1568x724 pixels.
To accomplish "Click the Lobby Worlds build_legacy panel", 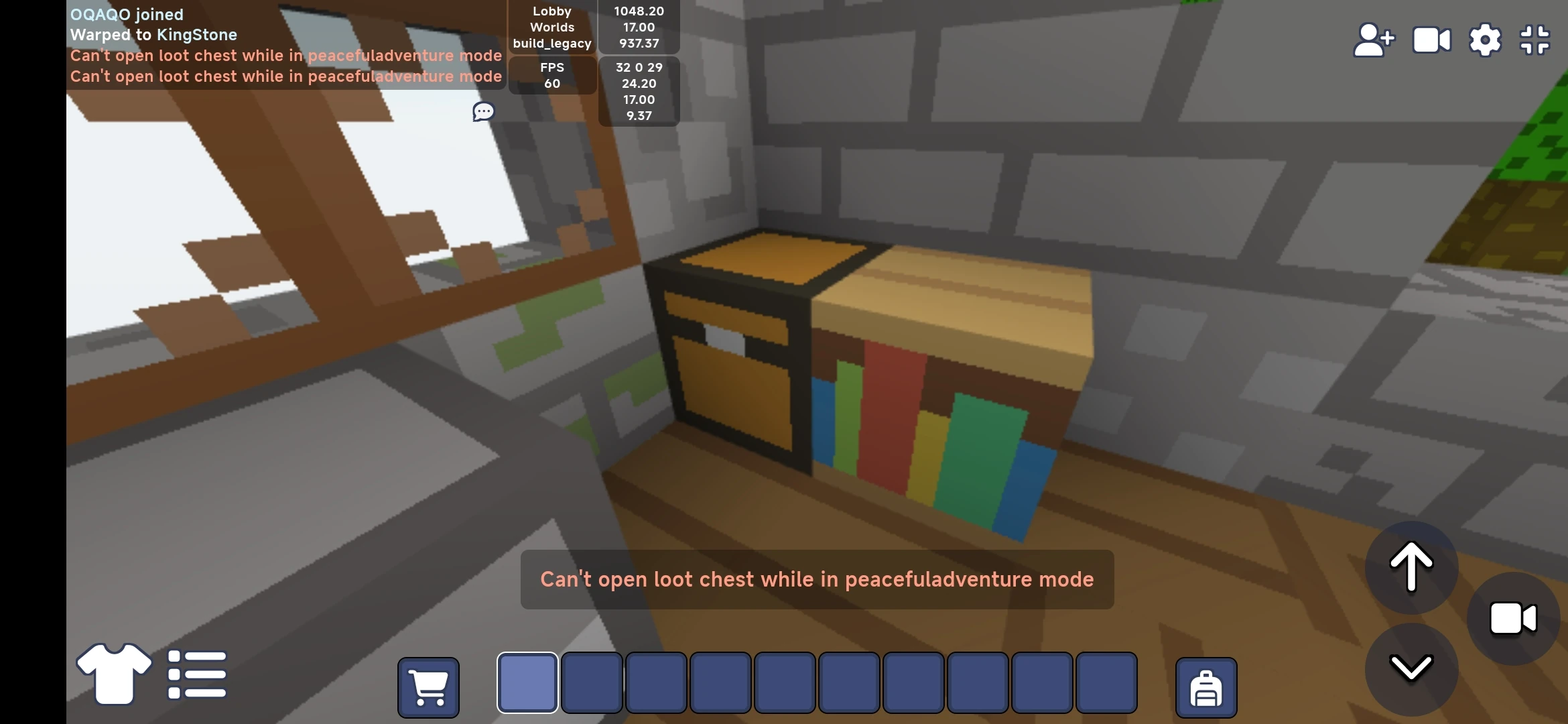I will click(x=551, y=27).
